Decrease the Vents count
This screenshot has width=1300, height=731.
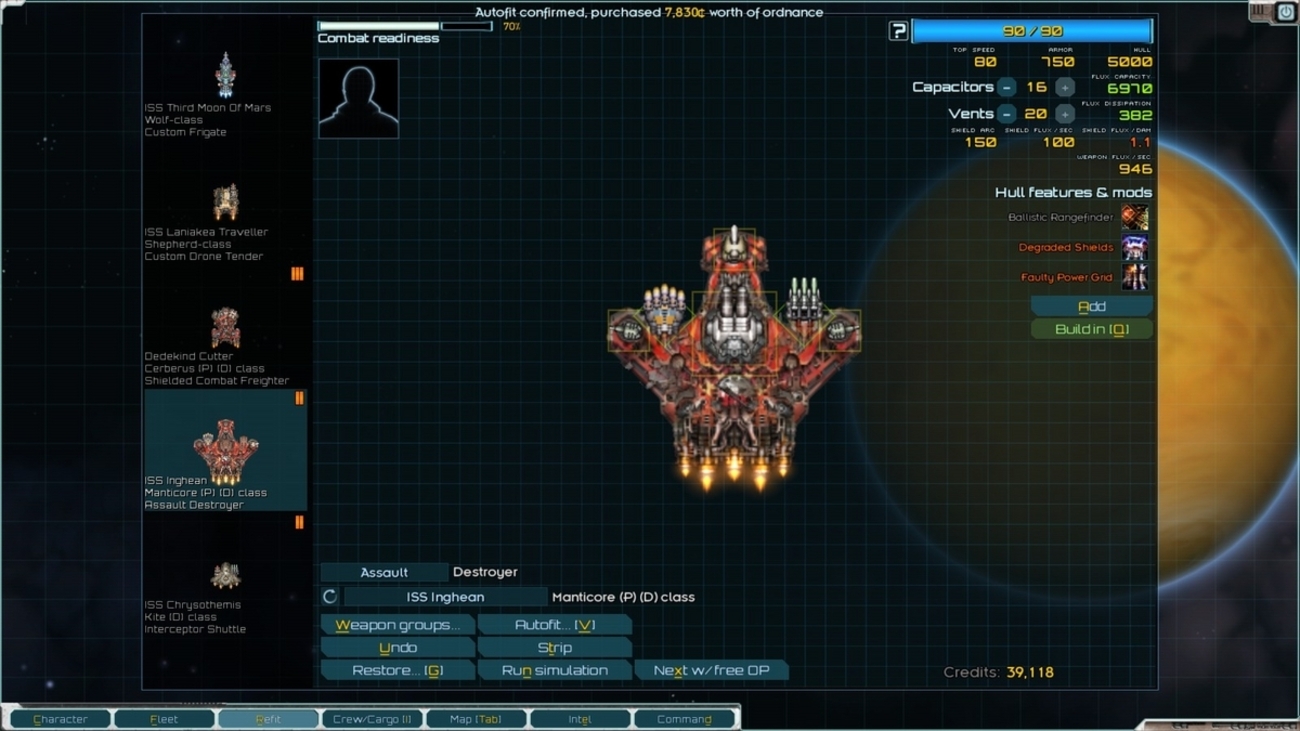(x=1007, y=114)
